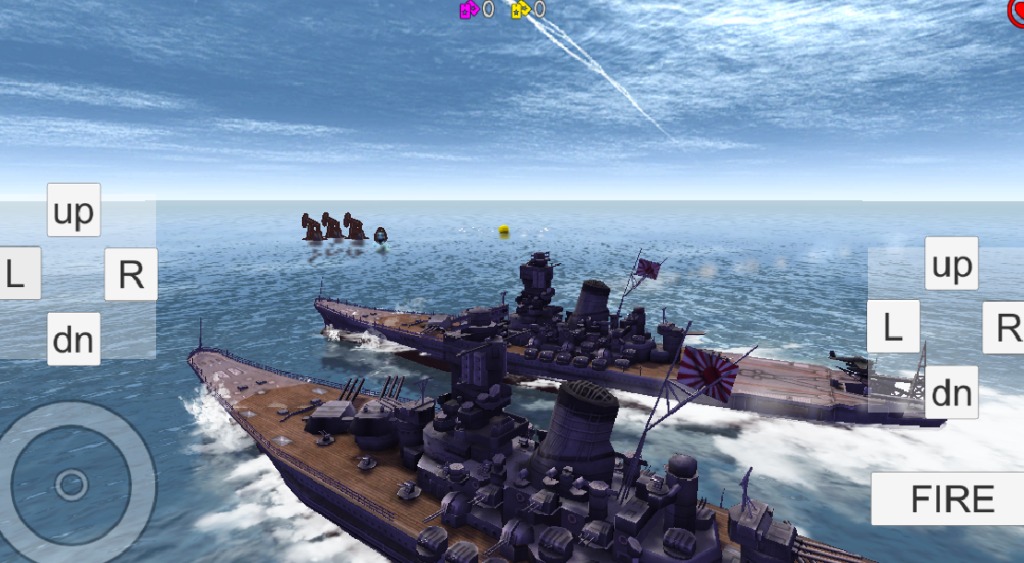Tap the R button in the joystick-side pad

(131, 274)
